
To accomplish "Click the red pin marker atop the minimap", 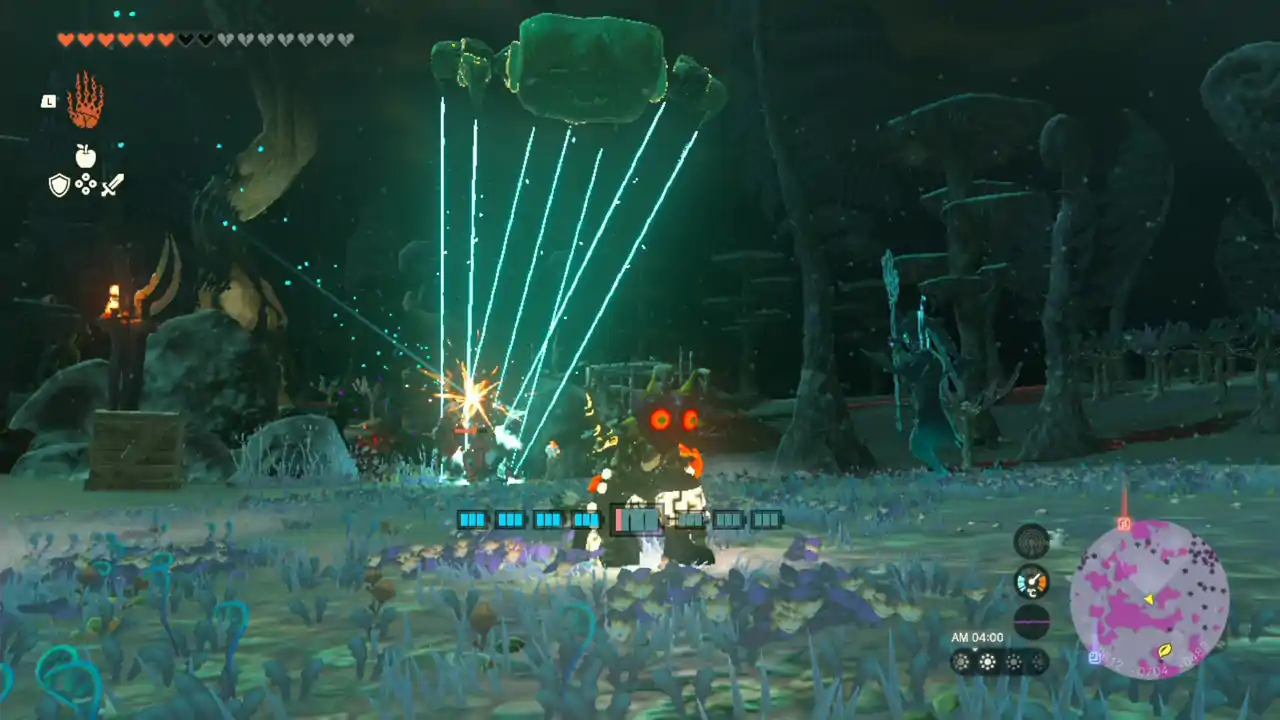I will tap(1124, 523).
